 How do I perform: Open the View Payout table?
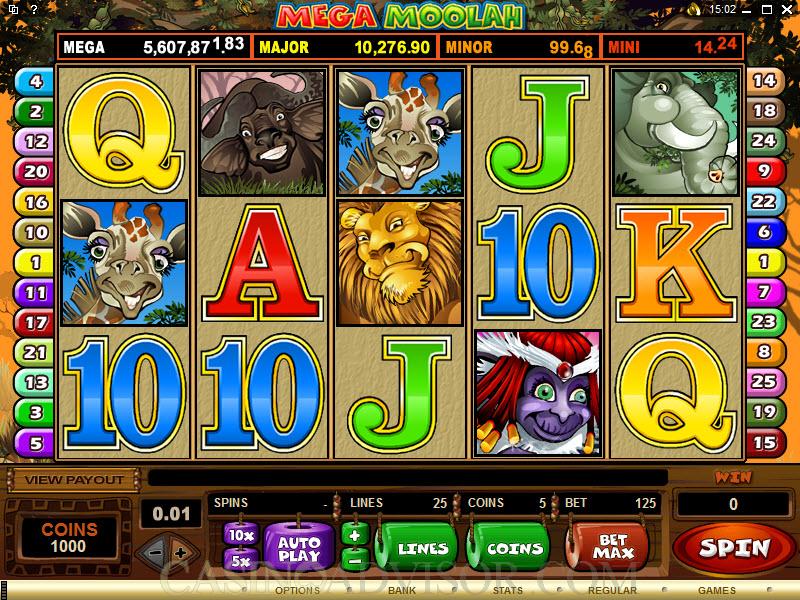(x=74, y=480)
